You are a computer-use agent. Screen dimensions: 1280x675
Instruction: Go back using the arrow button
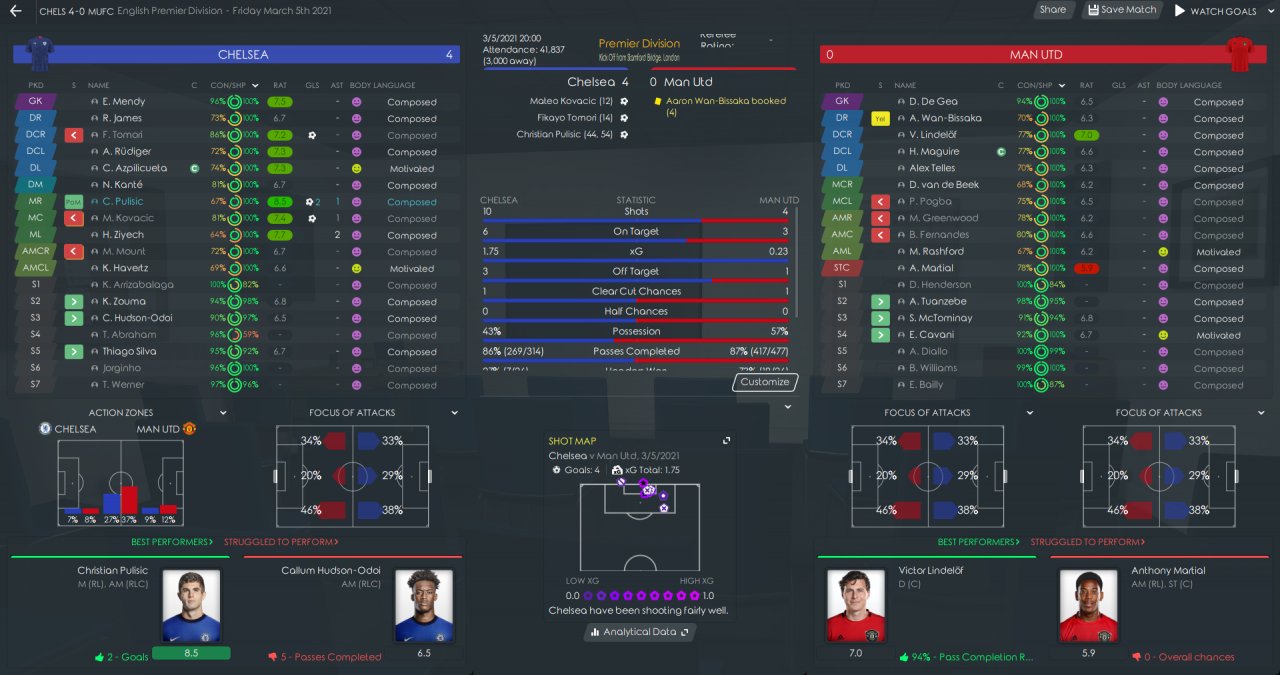click(16, 11)
